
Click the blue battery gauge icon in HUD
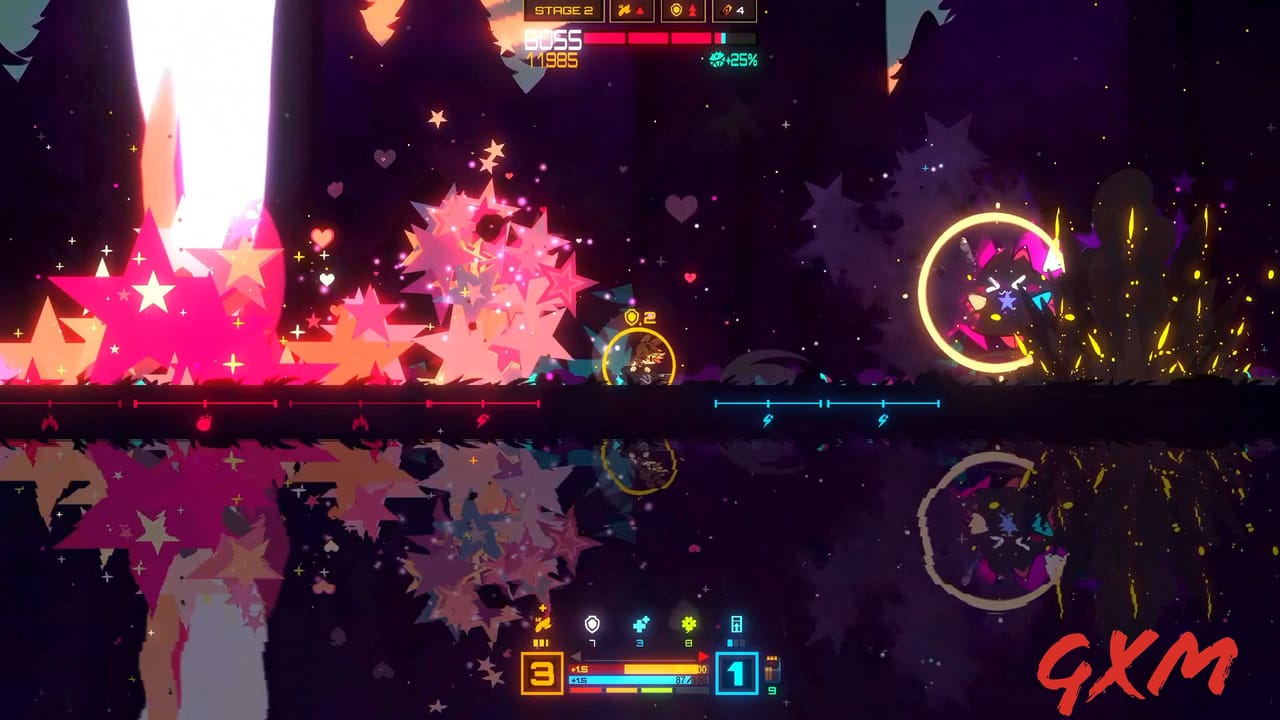(737, 625)
